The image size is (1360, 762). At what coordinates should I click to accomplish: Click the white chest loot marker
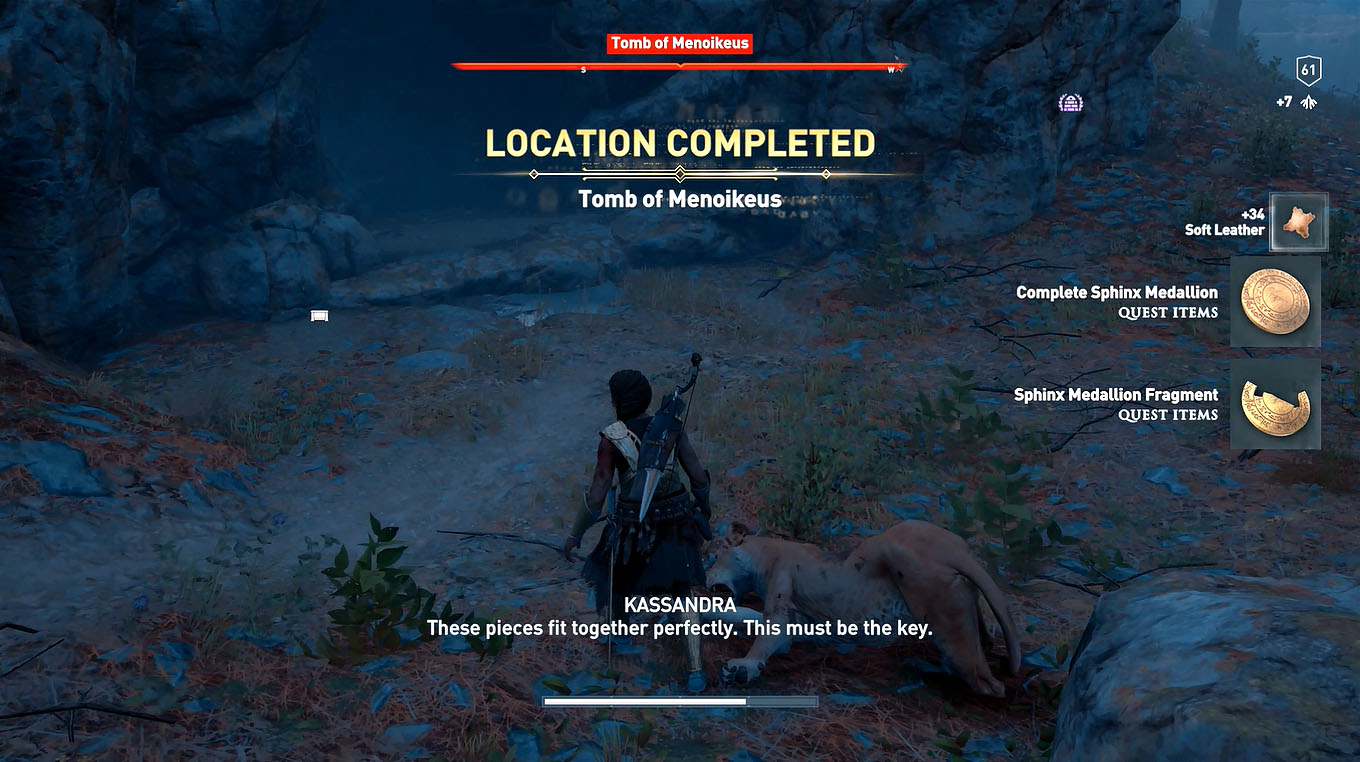coord(318,315)
